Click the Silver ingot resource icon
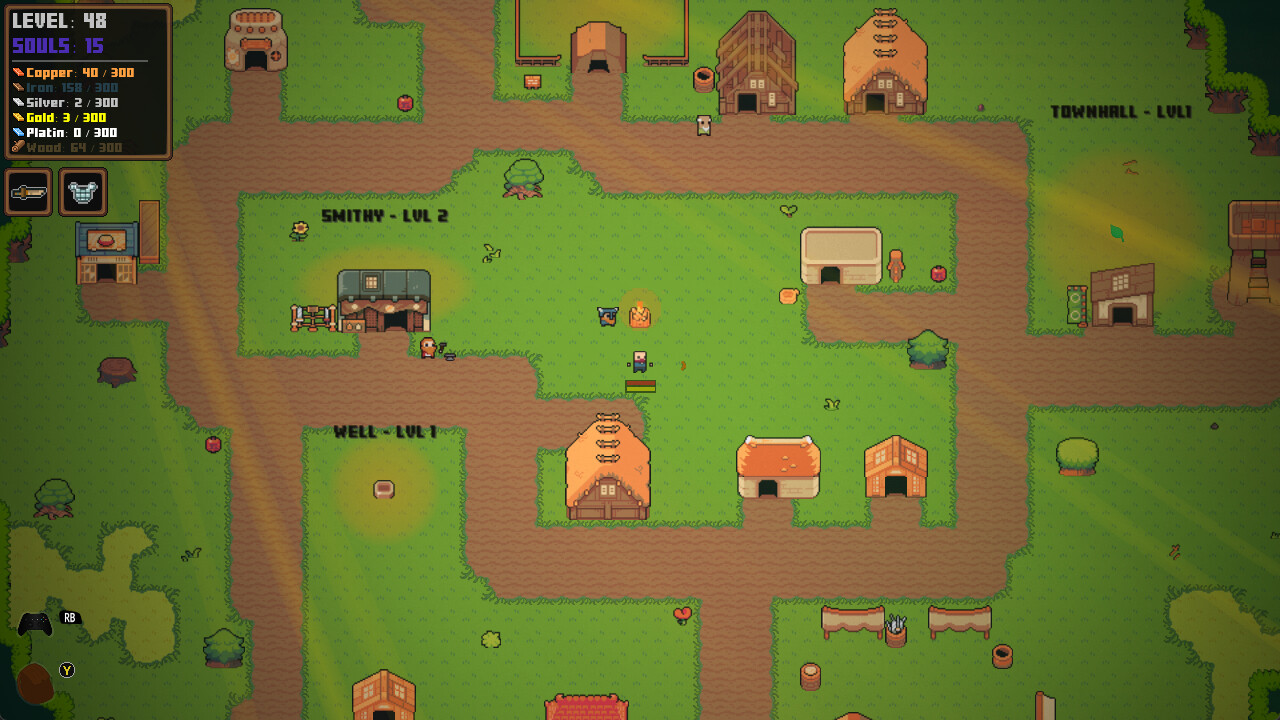1280x720 pixels. tap(17, 102)
